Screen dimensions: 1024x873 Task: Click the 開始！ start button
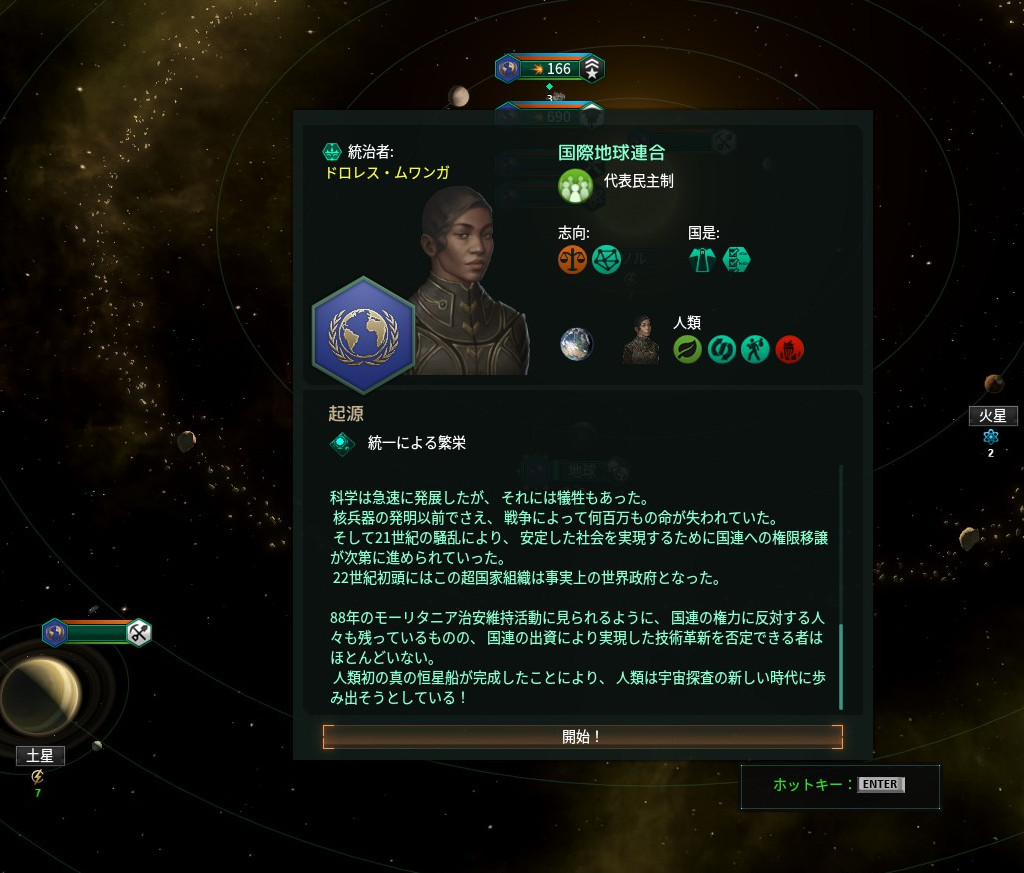[582, 737]
